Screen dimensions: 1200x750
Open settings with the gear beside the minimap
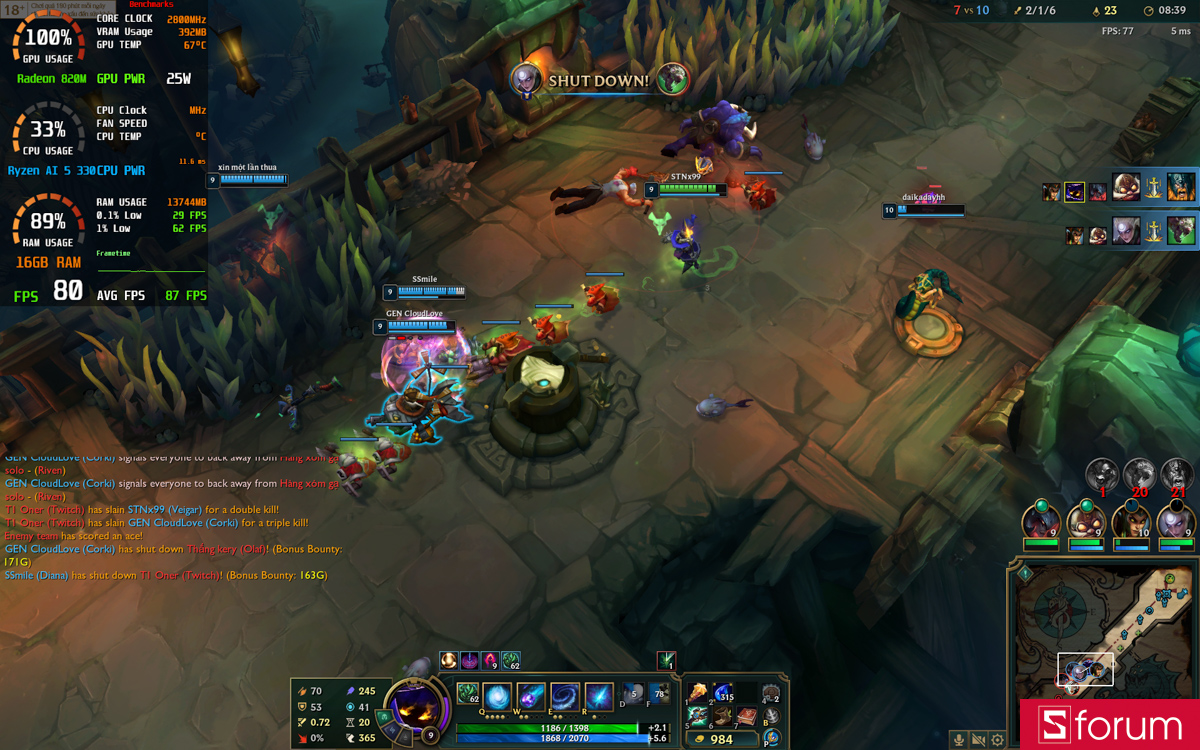tap(997, 740)
